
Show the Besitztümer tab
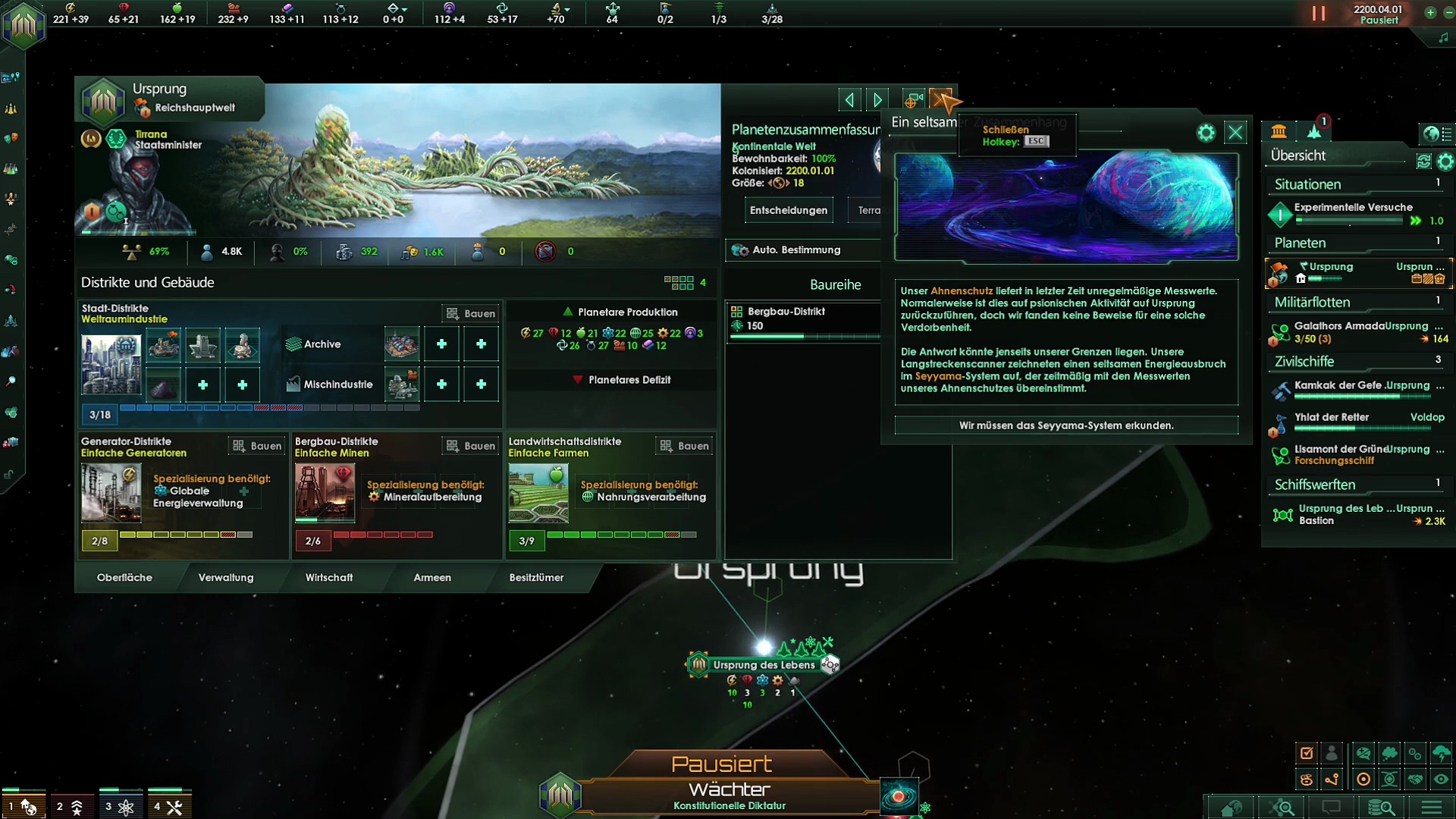[x=536, y=577]
